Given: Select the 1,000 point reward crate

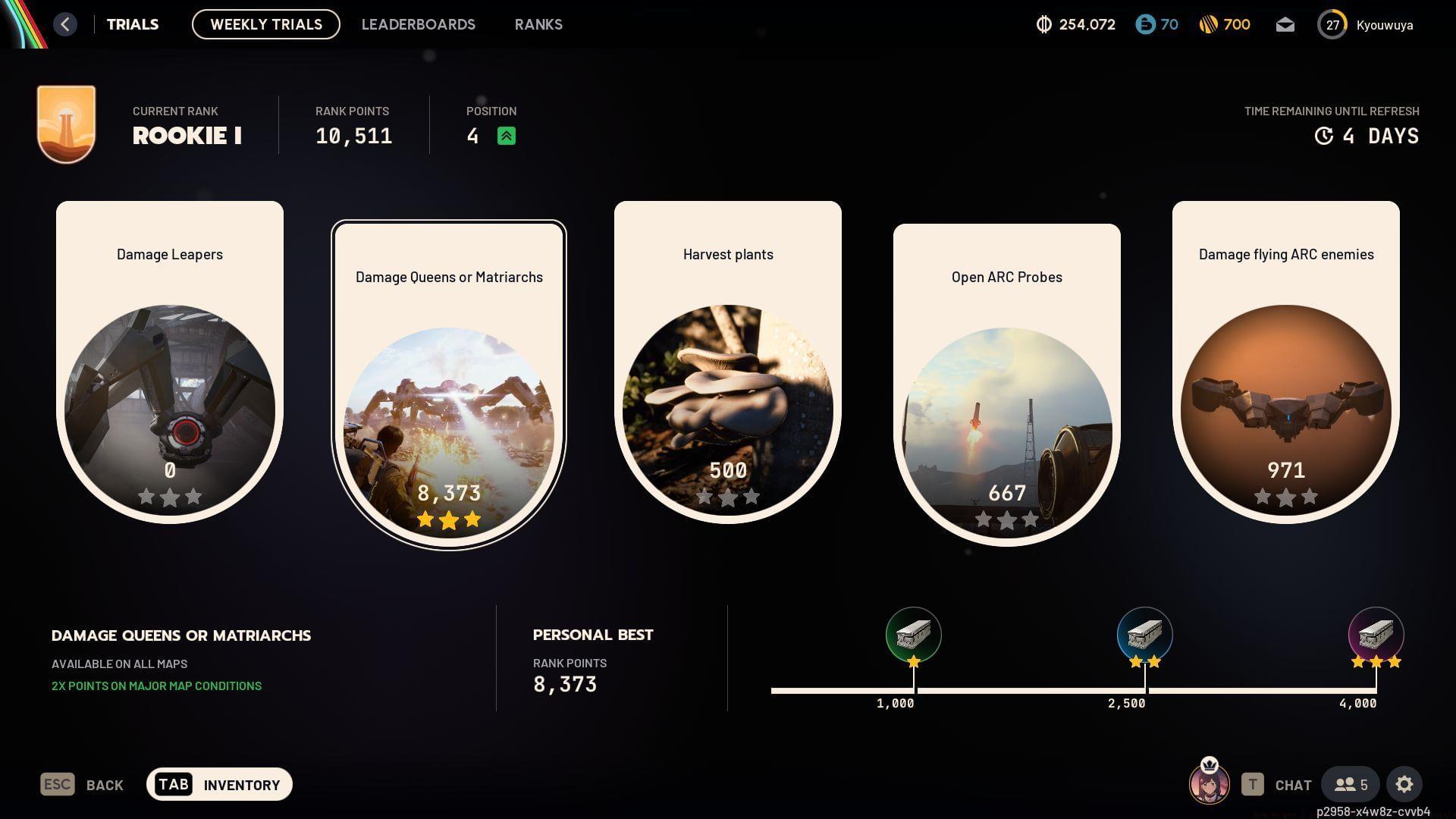Looking at the screenshot, I should pos(913,635).
